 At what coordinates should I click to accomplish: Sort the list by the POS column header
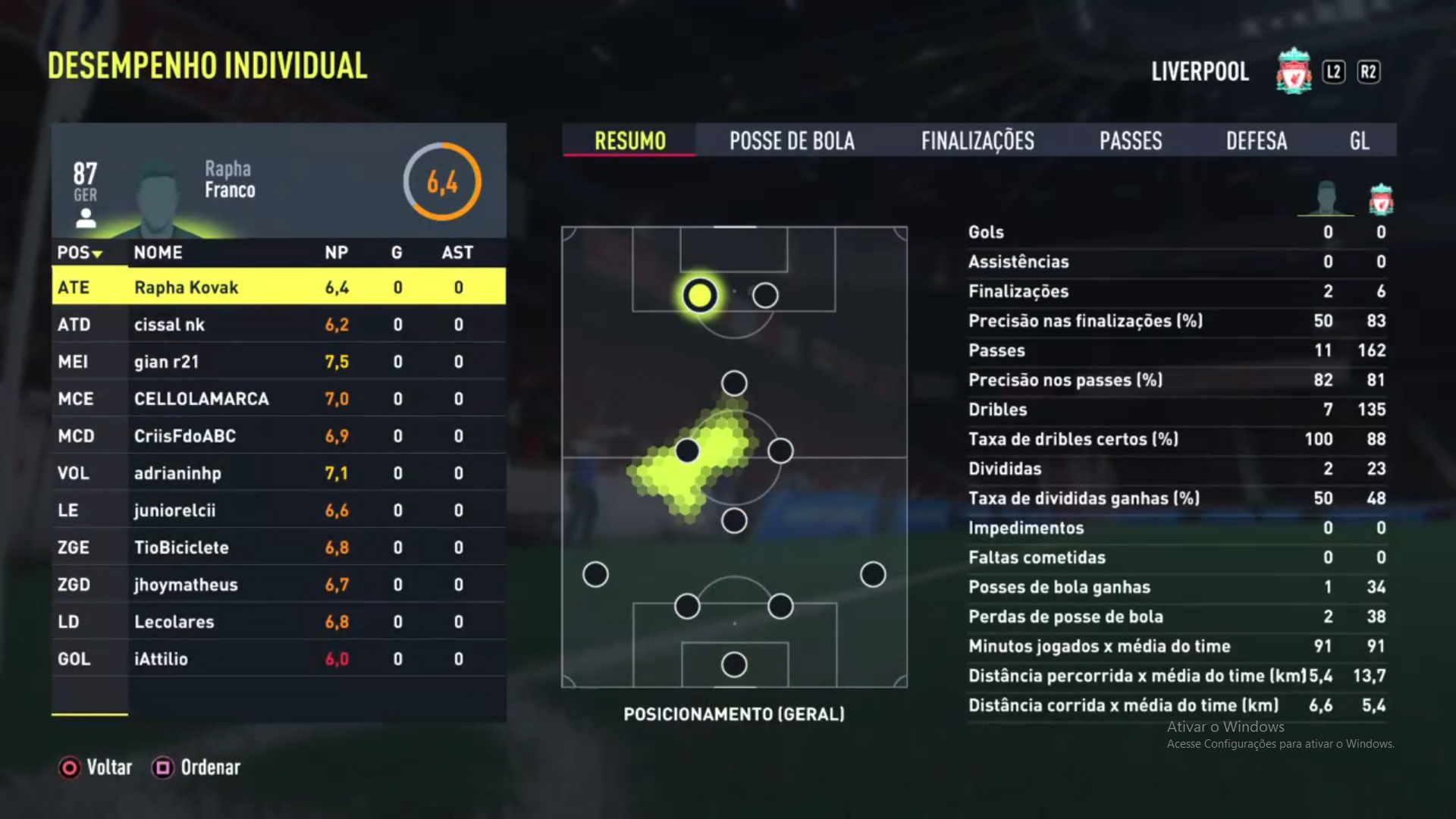coord(80,253)
